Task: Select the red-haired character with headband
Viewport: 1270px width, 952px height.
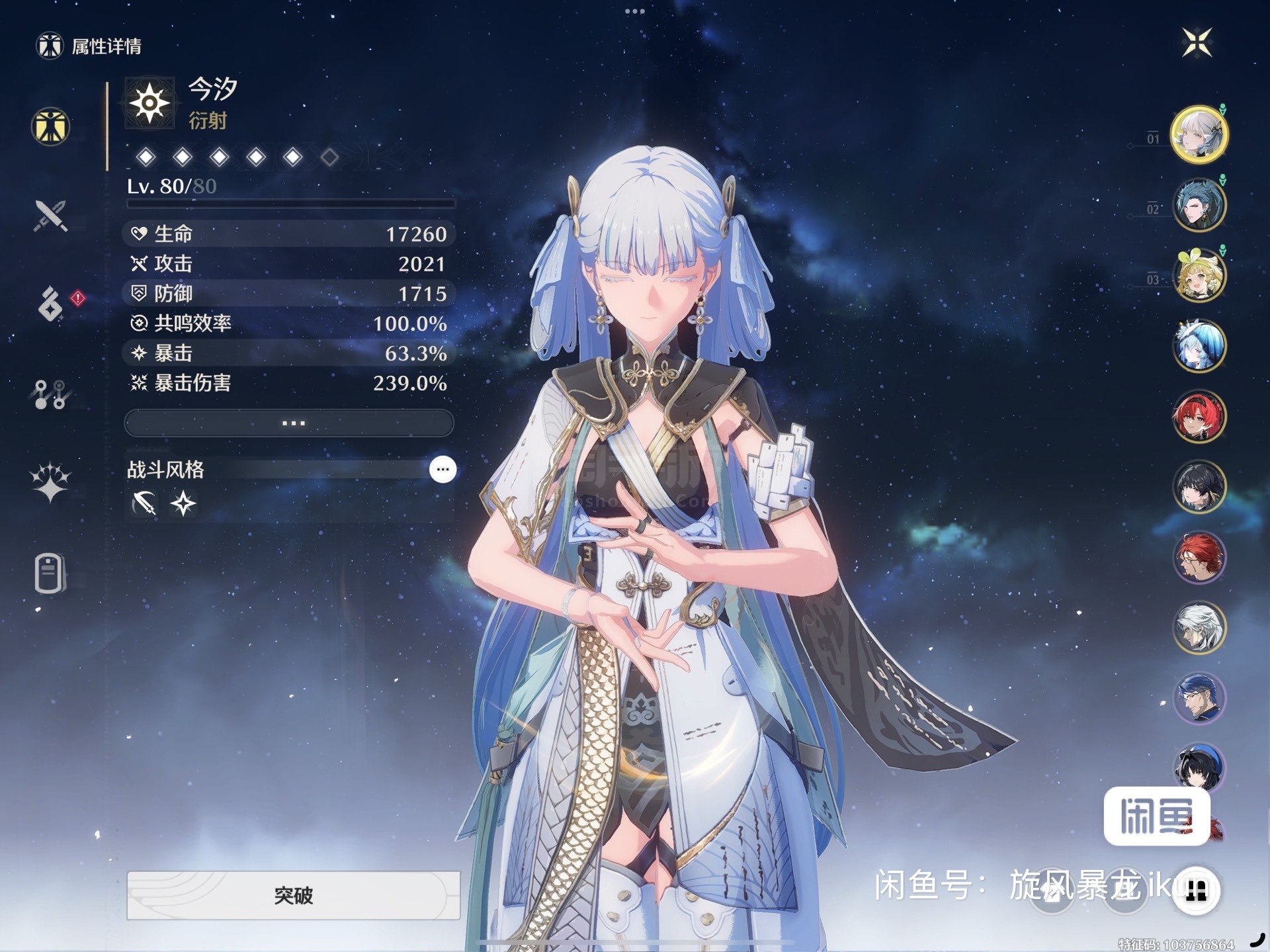Action: [1199, 416]
